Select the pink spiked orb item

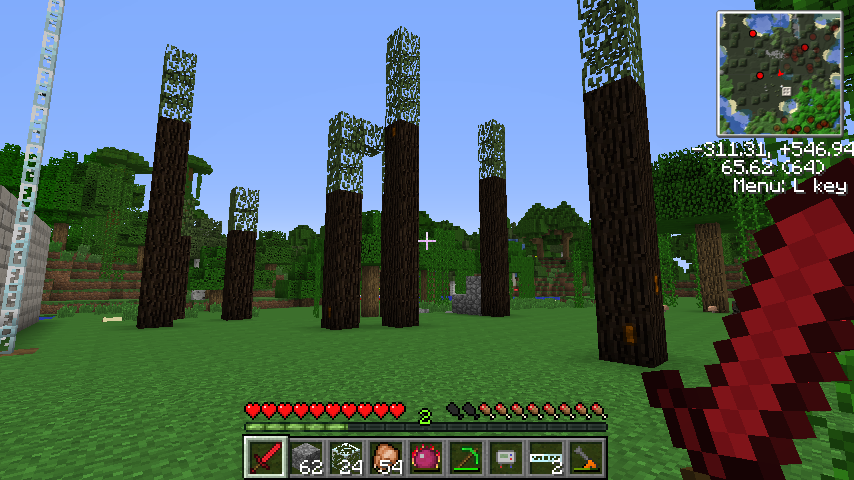coord(425,458)
